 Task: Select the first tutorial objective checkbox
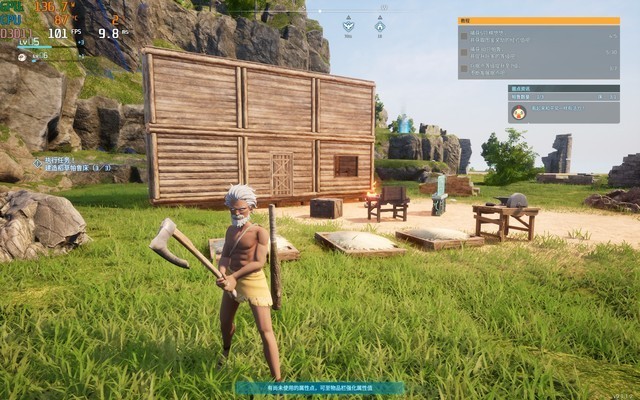point(465,35)
